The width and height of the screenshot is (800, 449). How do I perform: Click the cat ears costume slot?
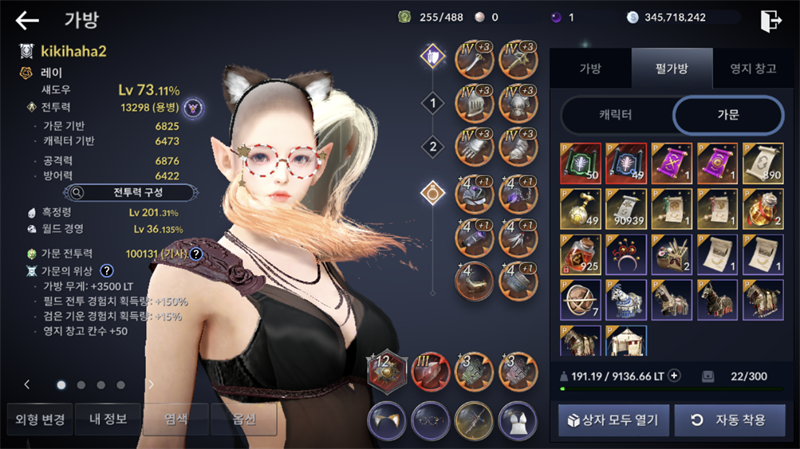point(386,418)
